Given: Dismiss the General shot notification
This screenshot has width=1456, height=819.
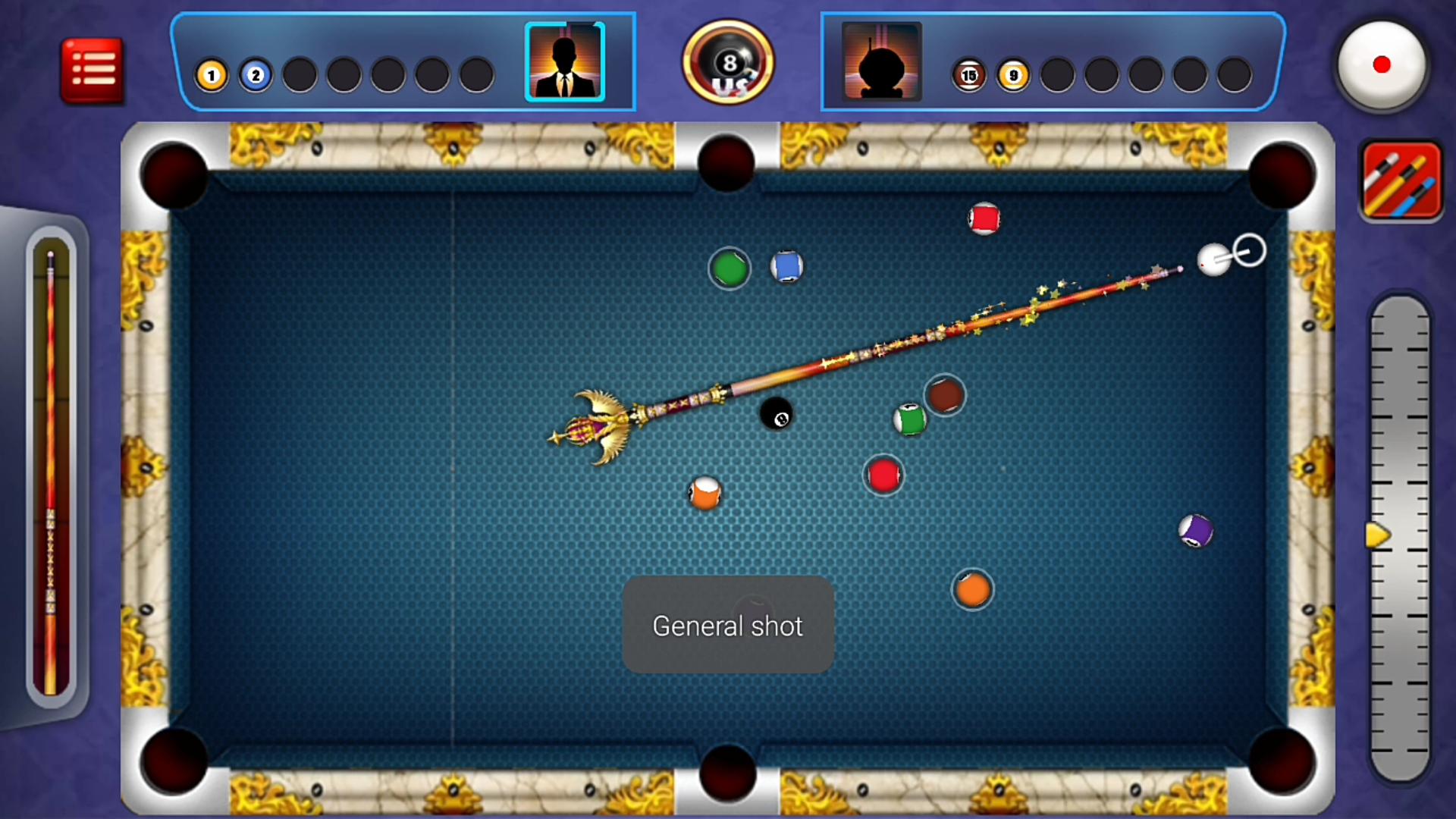Looking at the screenshot, I should [727, 626].
